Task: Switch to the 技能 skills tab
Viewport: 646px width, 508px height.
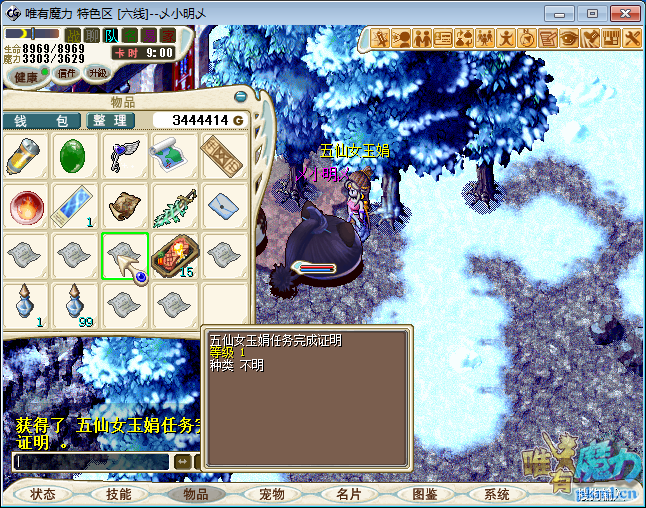Action: click(118, 494)
